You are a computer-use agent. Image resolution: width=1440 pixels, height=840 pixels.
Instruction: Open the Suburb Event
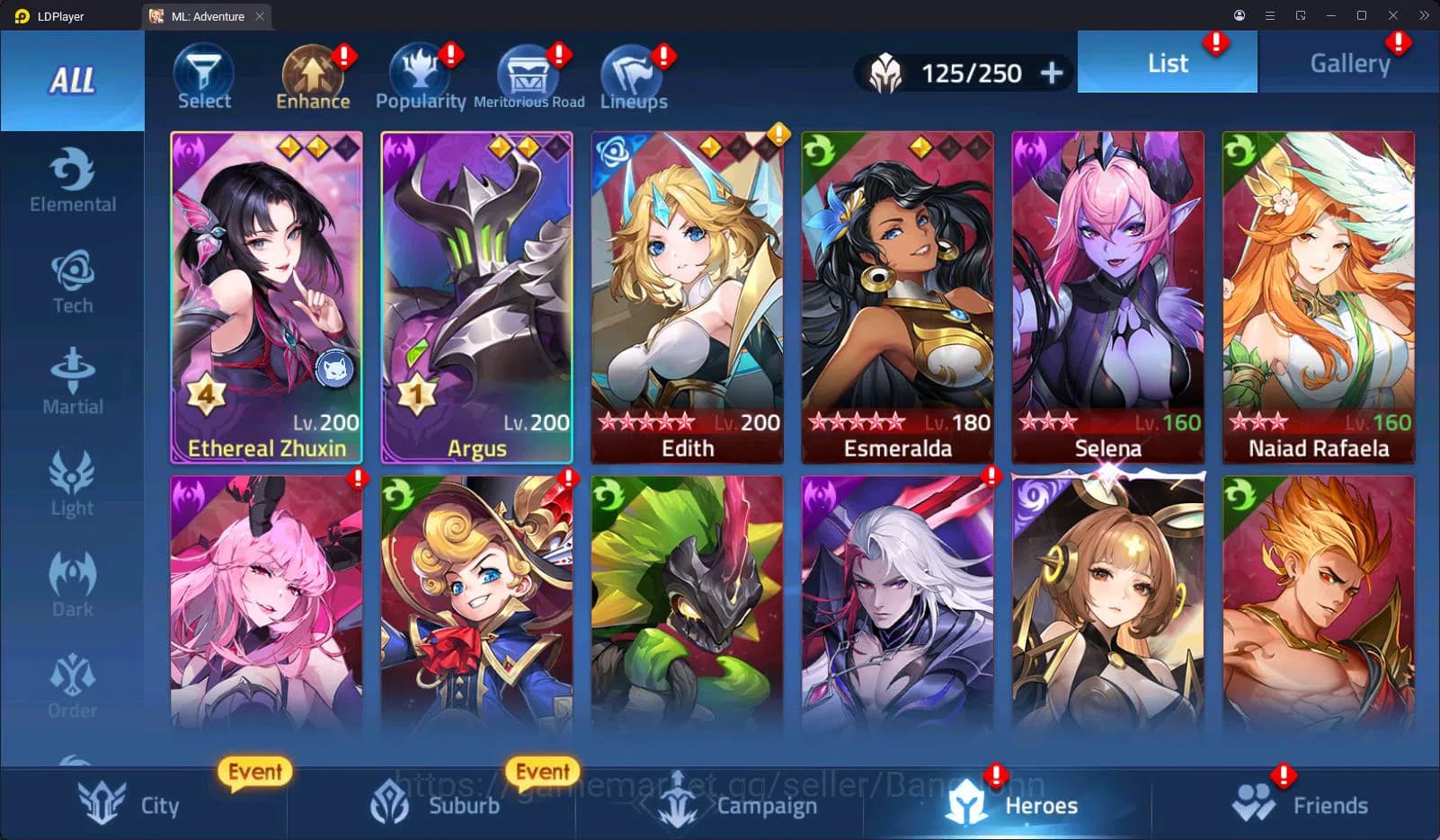pos(543,772)
